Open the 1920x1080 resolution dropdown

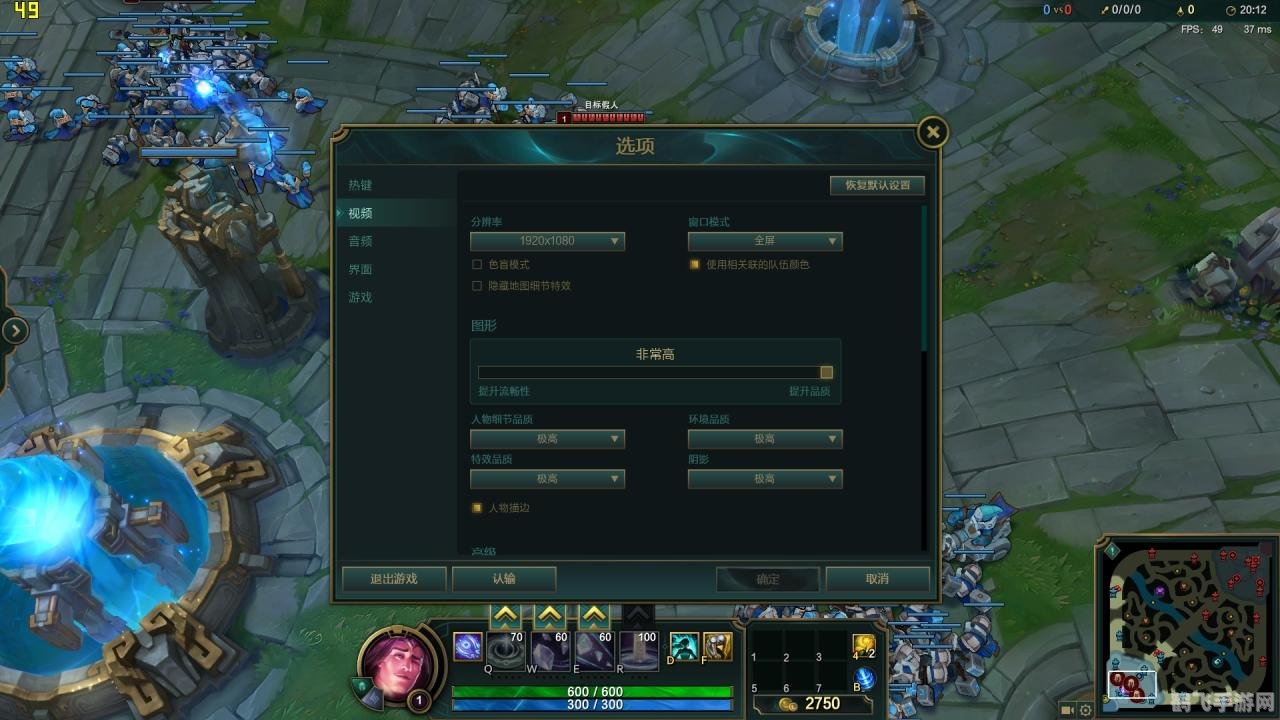[547, 241]
